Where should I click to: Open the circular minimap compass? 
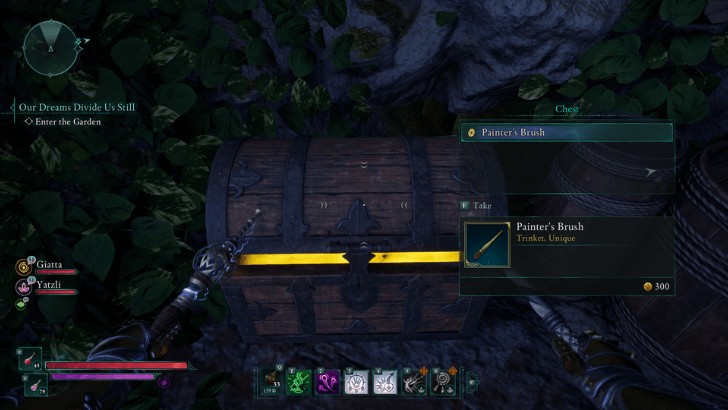(50, 48)
